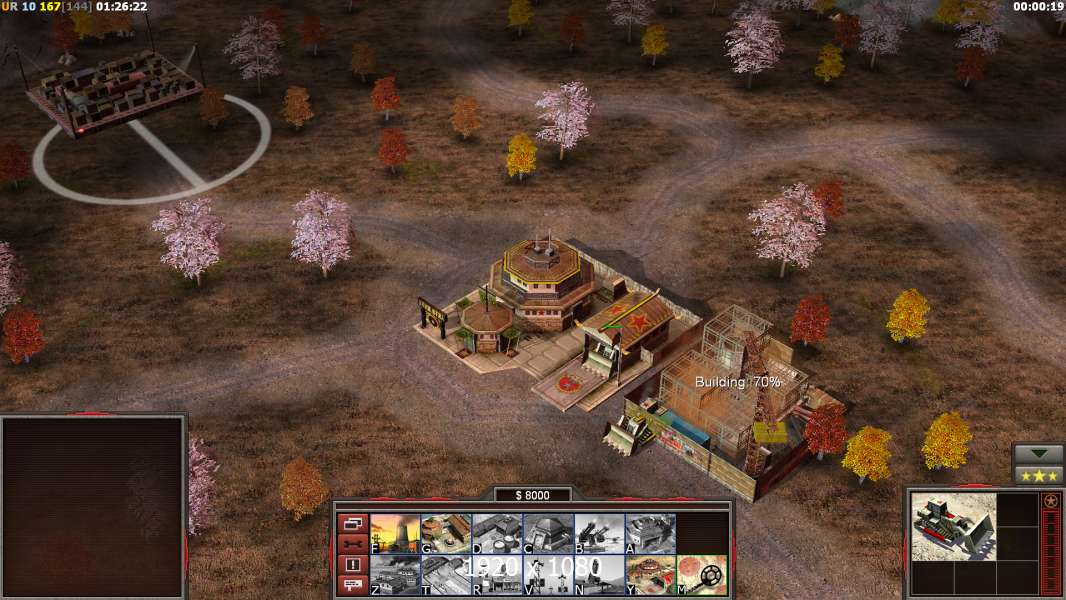
Task: Open the three-star General's Powers button
Action: point(1038,475)
